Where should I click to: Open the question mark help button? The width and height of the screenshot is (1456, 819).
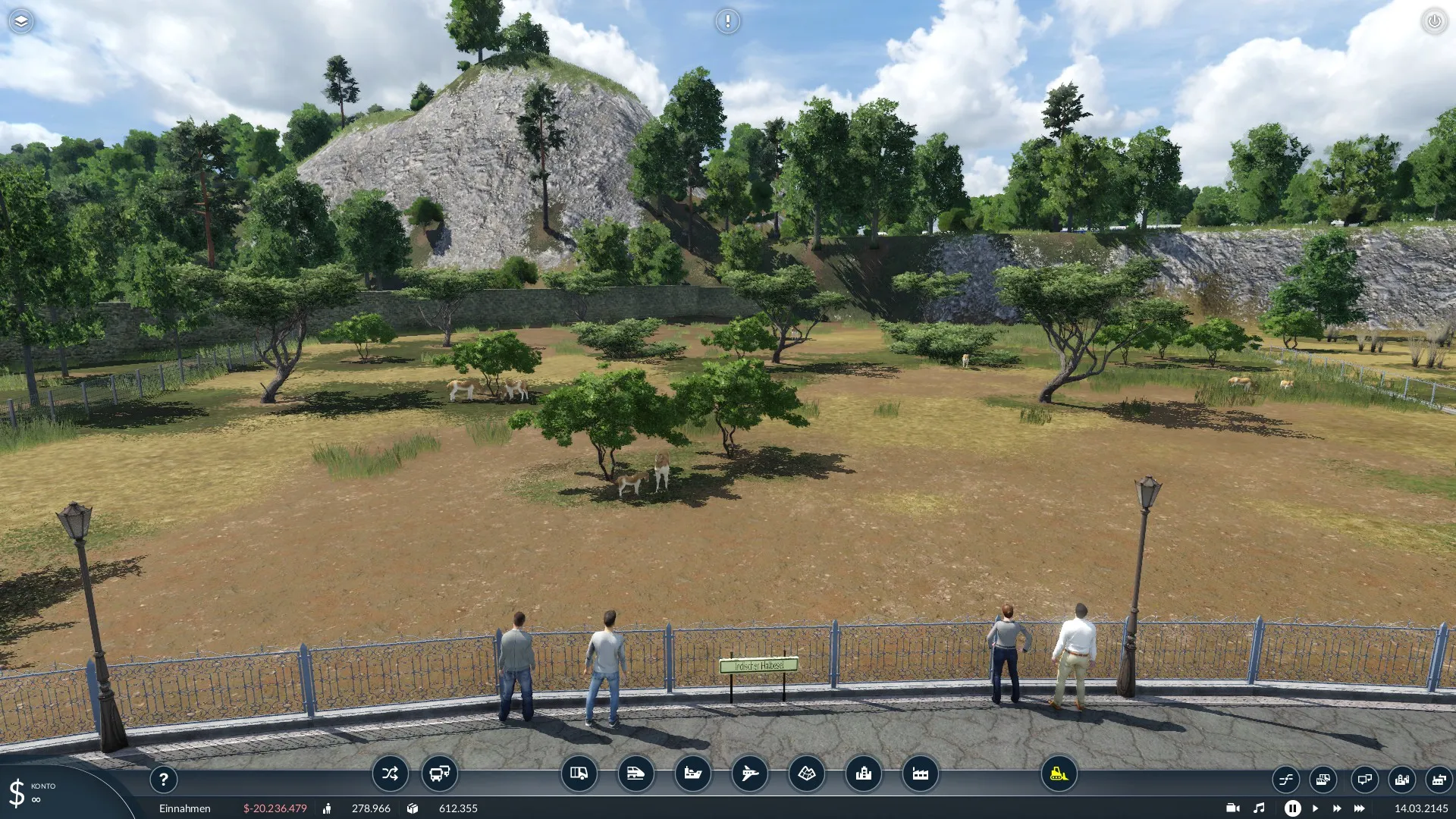click(163, 779)
